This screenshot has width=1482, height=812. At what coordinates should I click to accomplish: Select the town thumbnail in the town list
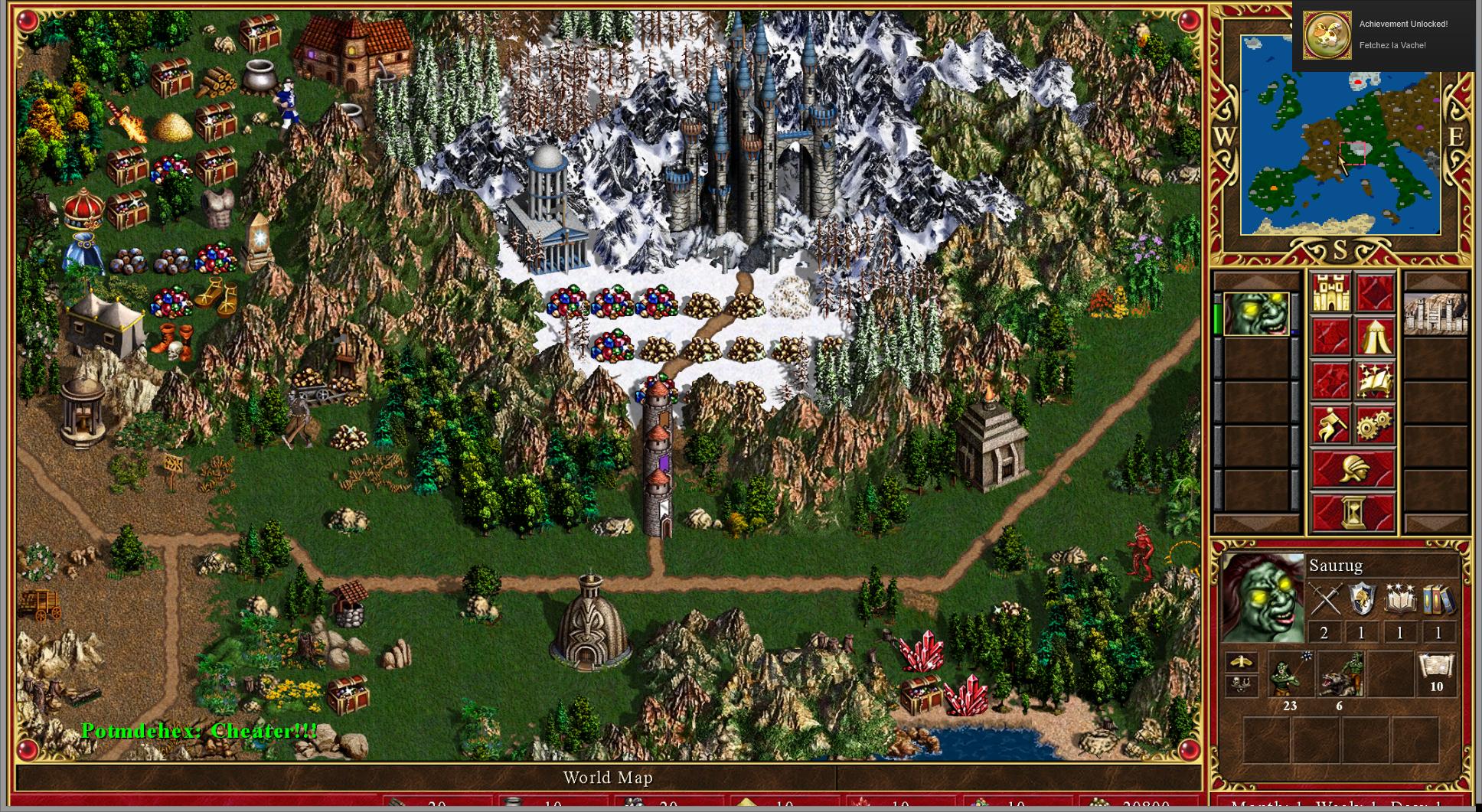point(1435,314)
